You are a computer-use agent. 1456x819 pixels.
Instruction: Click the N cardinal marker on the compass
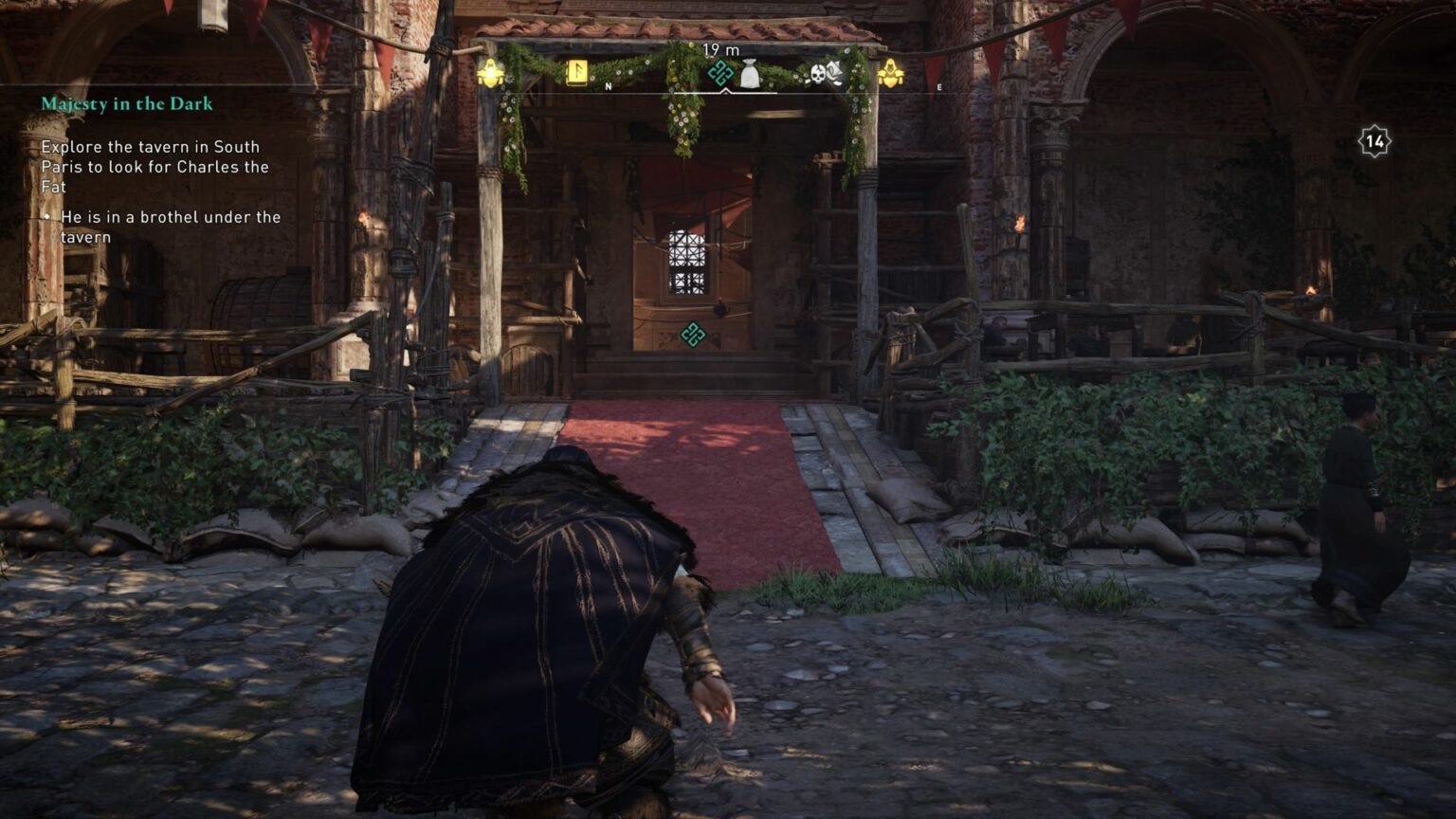608,85
